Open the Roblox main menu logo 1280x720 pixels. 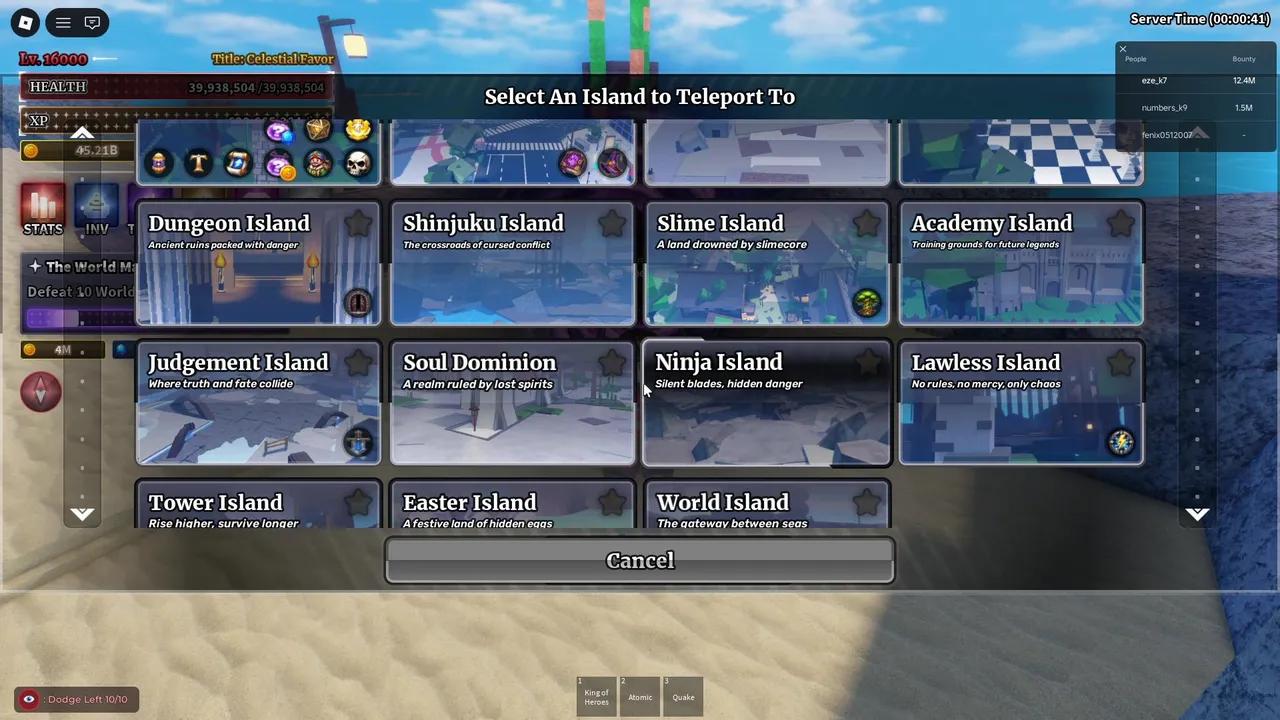click(x=25, y=22)
